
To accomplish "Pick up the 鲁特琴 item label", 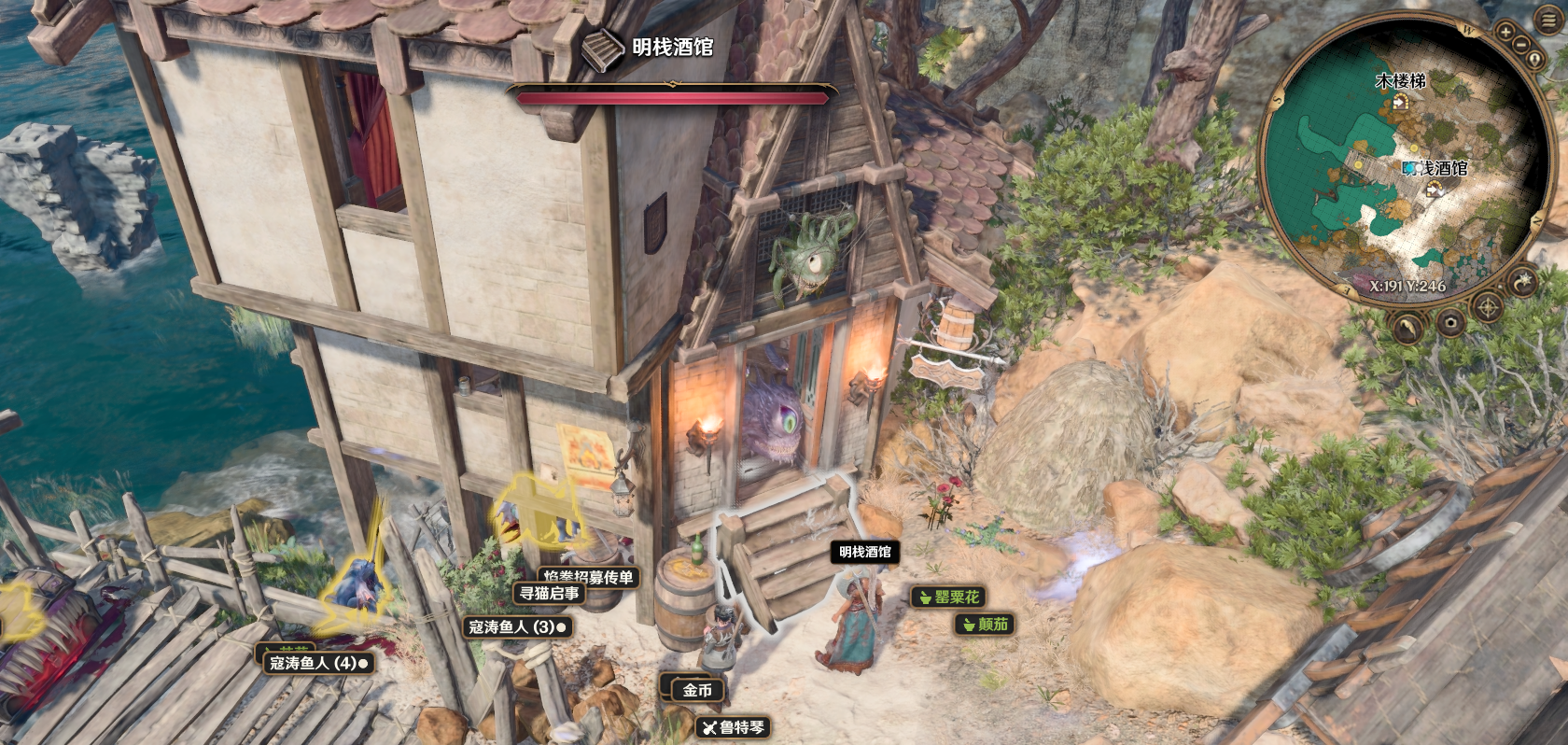I will (734, 727).
